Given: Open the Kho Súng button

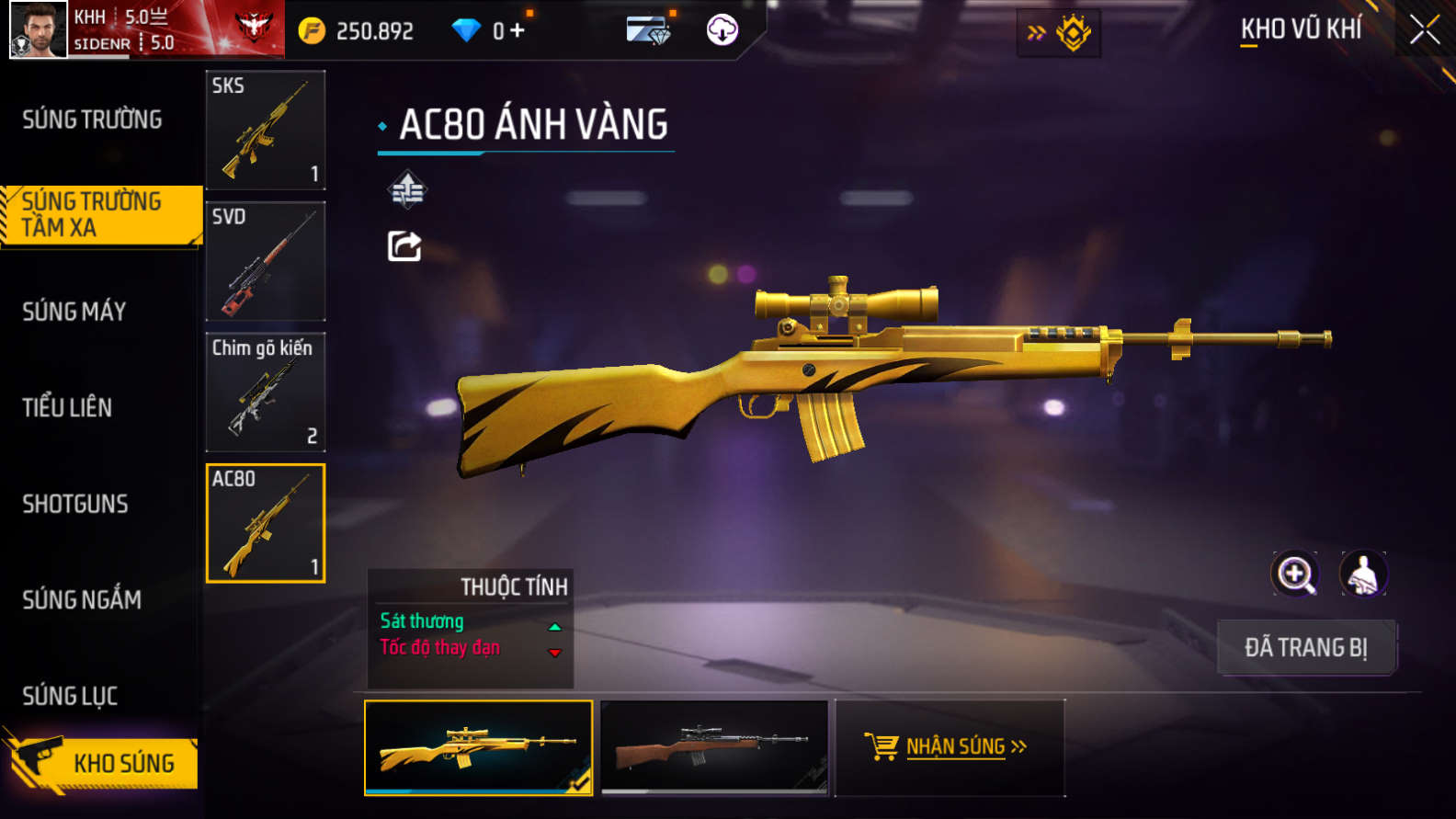Looking at the screenshot, I should pyautogui.click(x=101, y=763).
